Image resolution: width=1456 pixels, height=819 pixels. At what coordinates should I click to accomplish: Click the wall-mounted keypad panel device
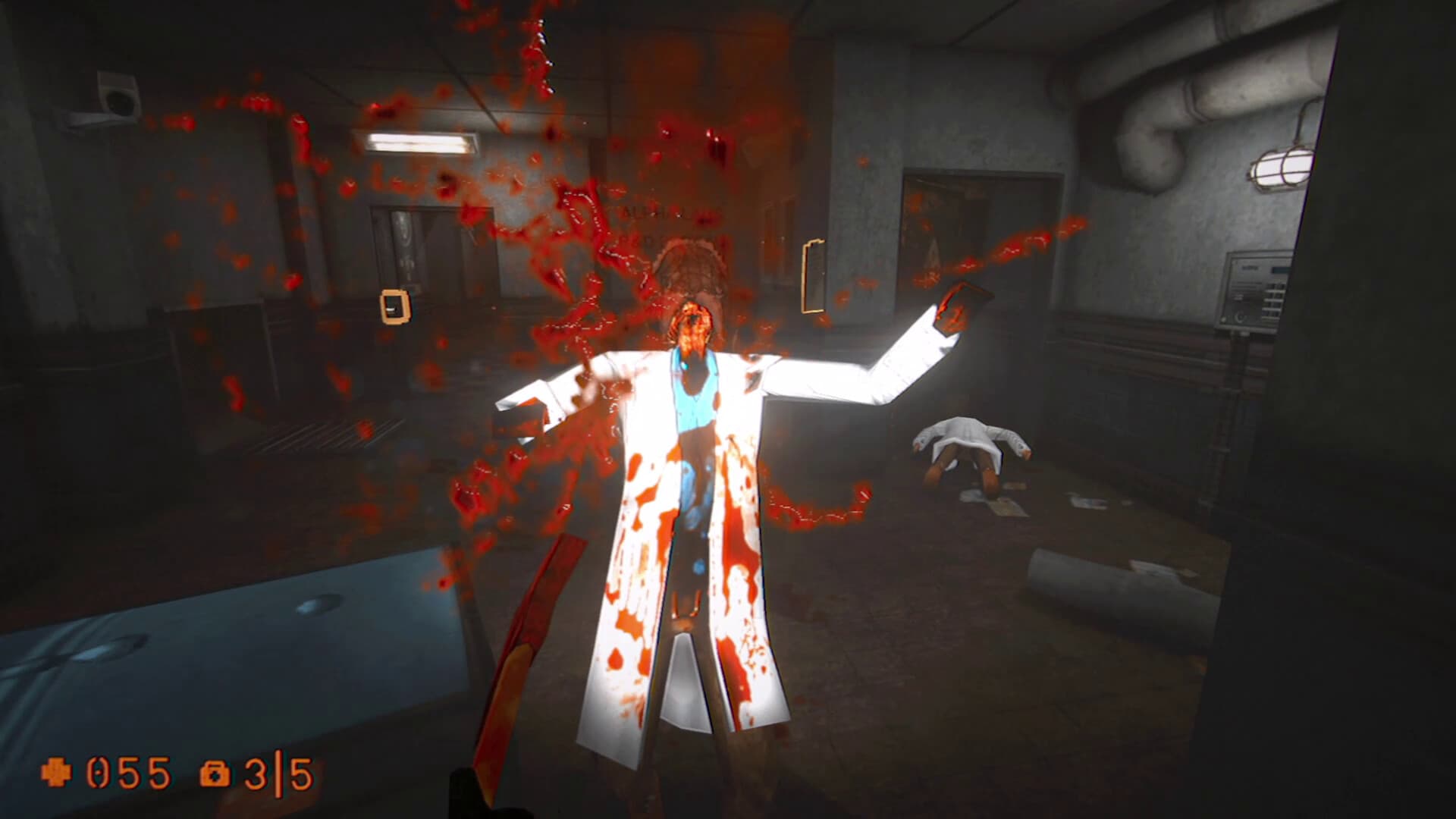(1253, 290)
